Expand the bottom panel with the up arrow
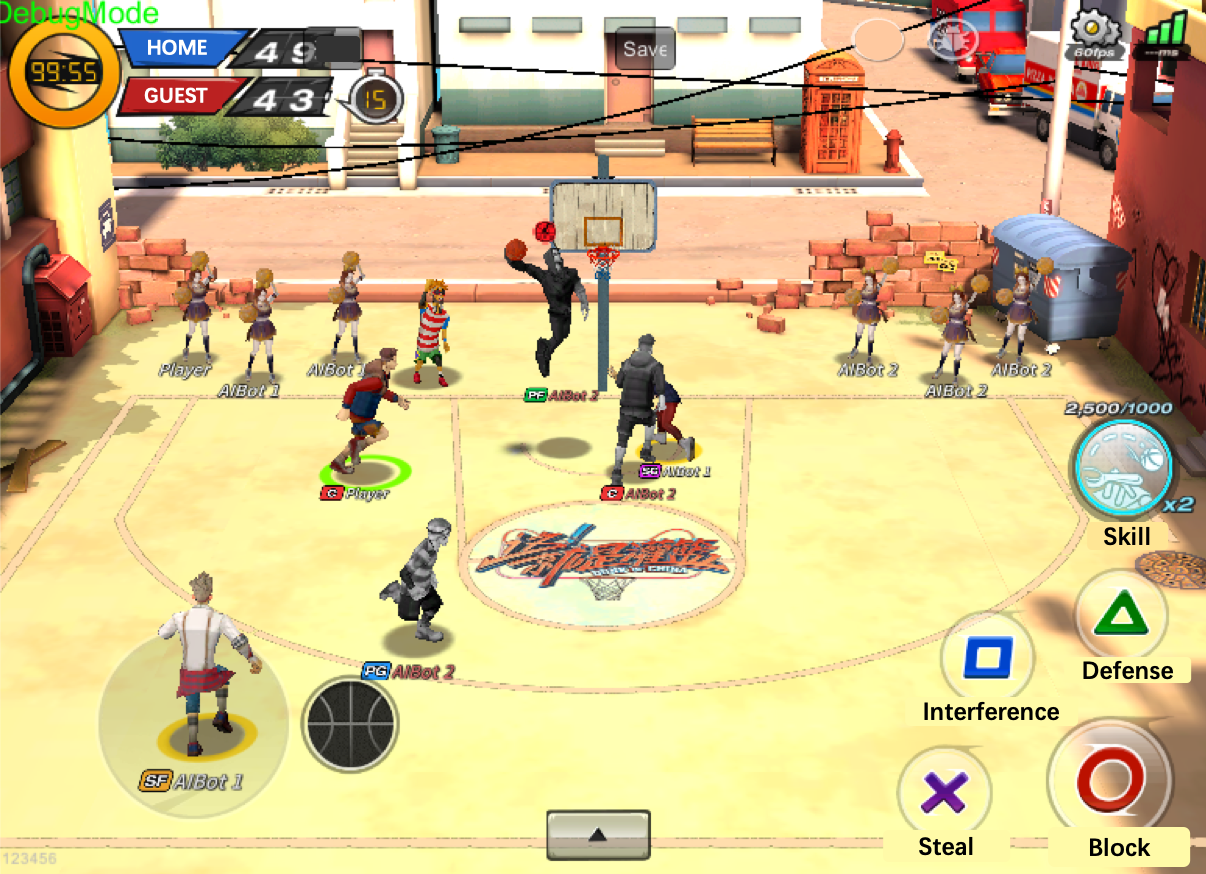 pos(598,834)
